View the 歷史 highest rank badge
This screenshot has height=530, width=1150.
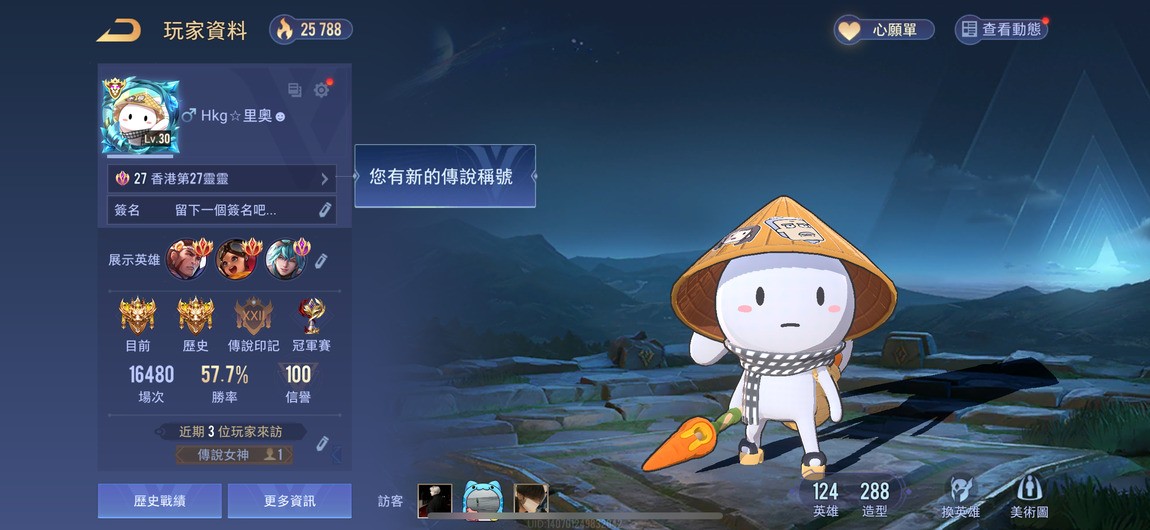tap(195, 318)
